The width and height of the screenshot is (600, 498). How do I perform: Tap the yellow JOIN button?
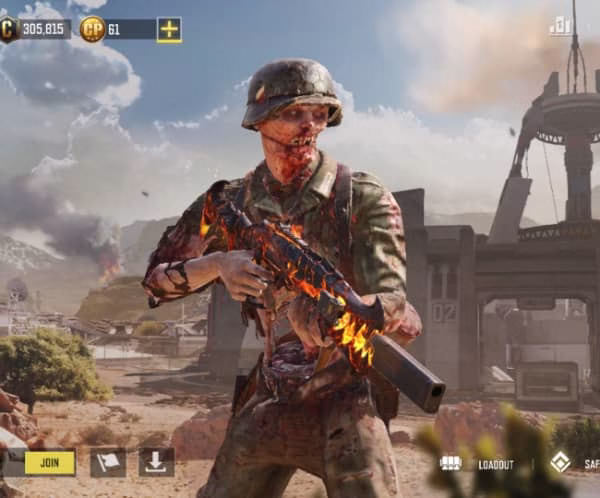[x=50, y=462]
